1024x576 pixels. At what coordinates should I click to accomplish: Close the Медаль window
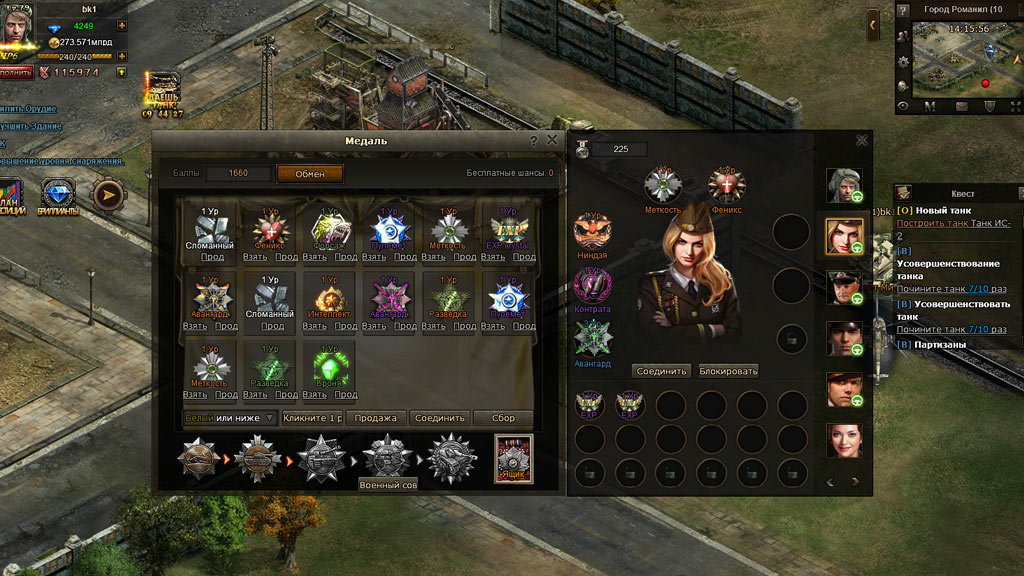click(552, 141)
